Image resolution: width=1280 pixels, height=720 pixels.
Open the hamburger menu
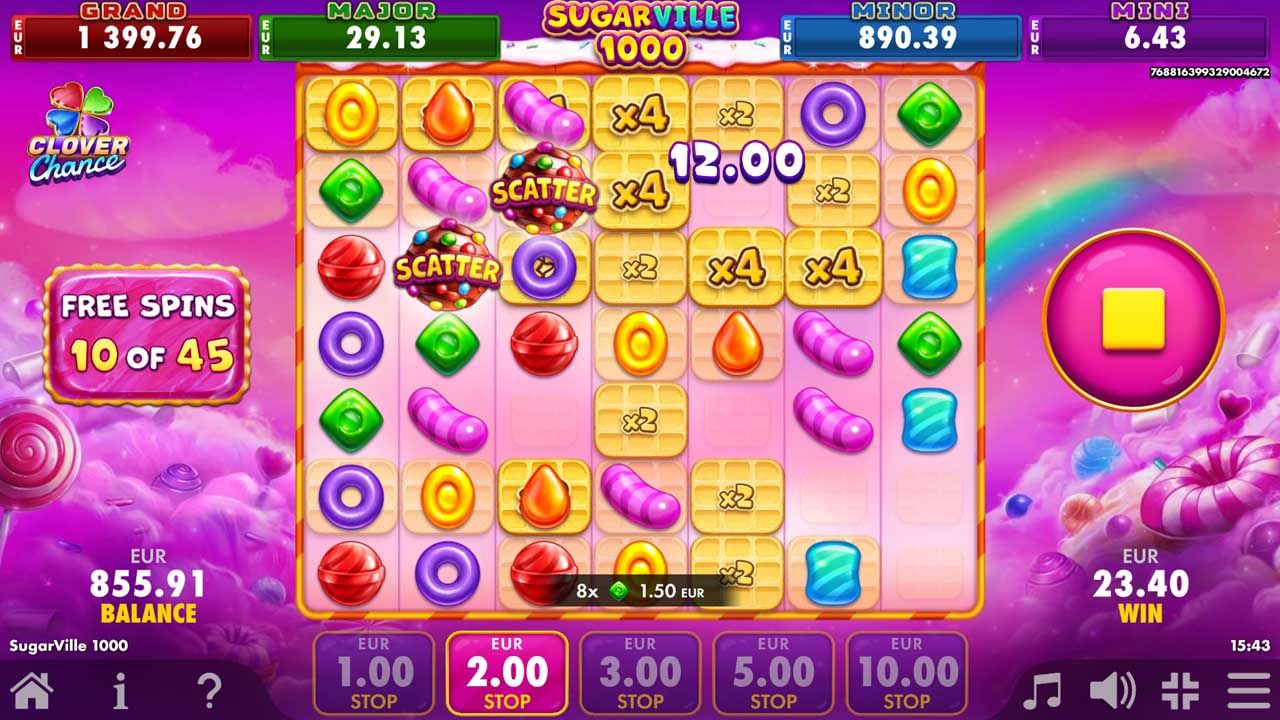[1248, 691]
